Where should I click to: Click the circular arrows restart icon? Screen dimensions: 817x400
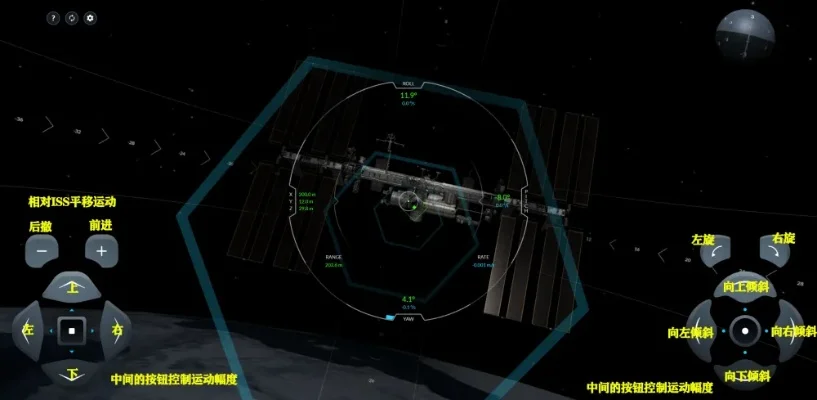click(72, 18)
